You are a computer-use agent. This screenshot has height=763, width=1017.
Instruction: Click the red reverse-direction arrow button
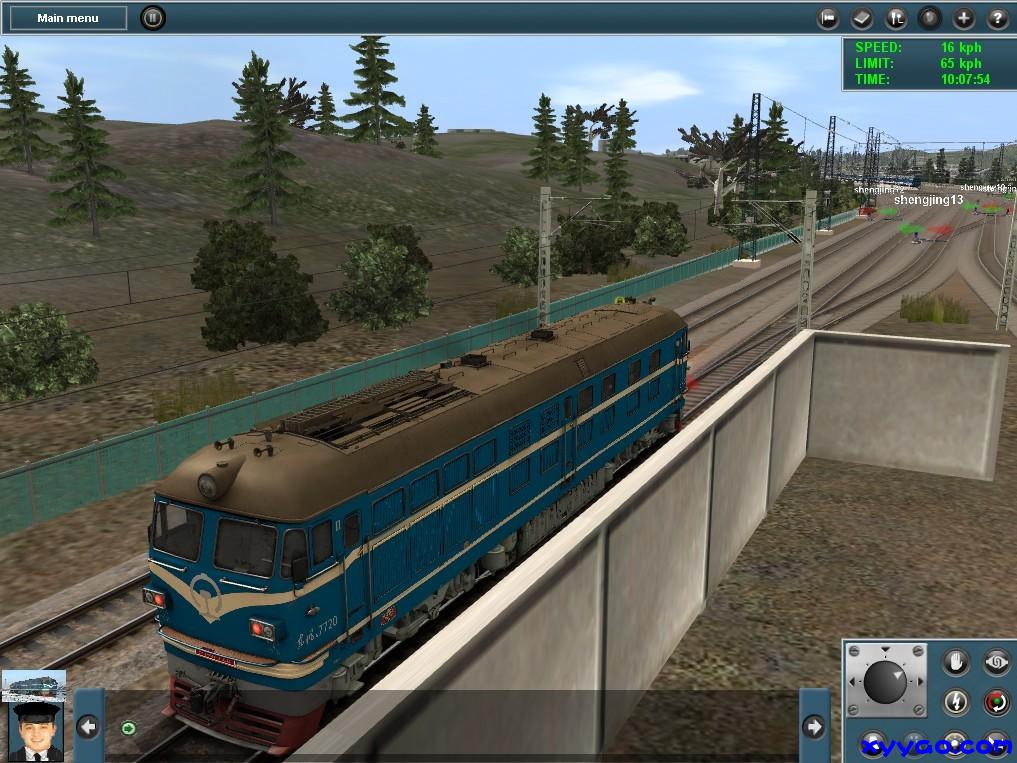coord(996,702)
